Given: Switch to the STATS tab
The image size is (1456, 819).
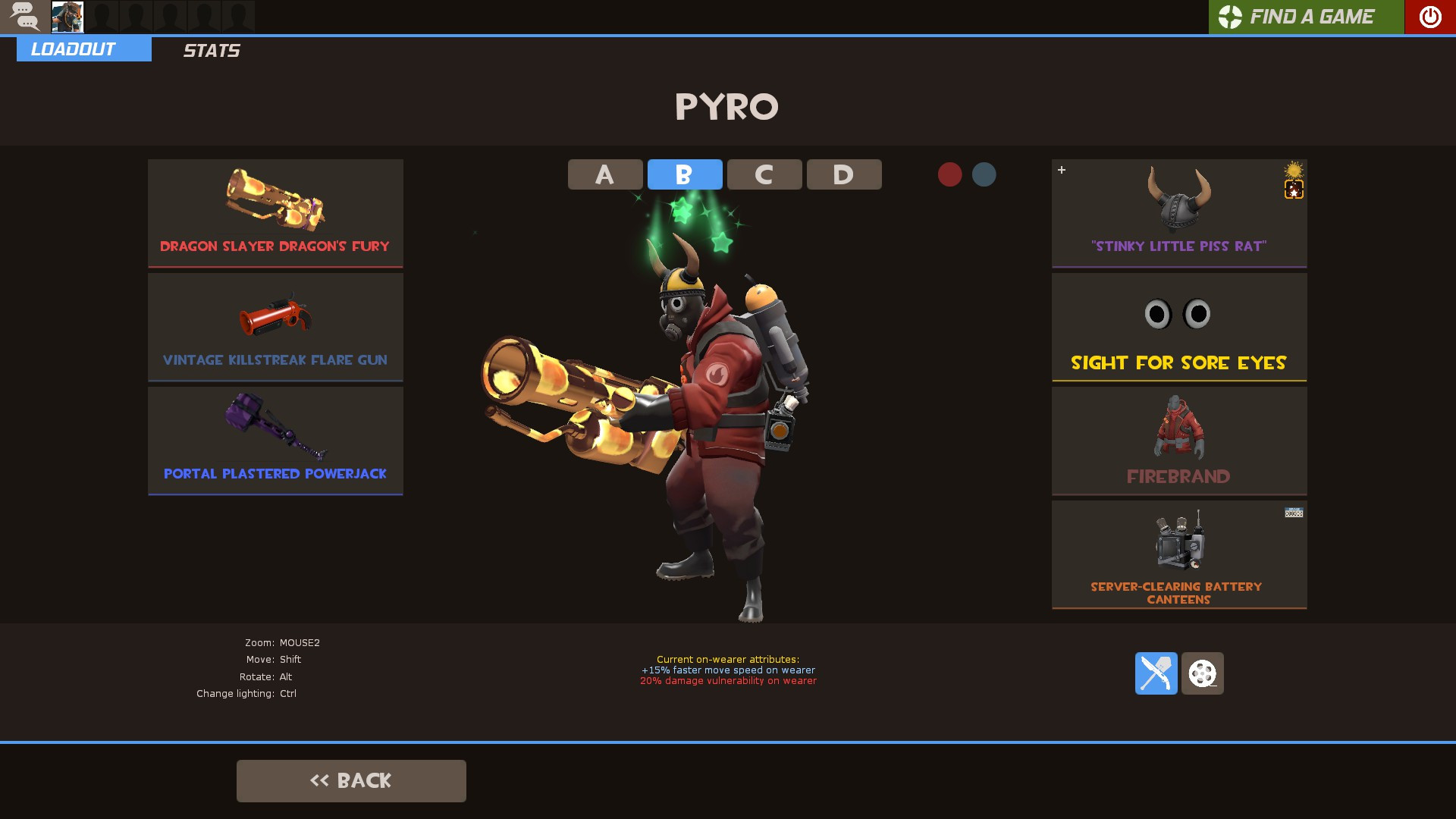Looking at the screenshot, I should (x=212, y=50).
